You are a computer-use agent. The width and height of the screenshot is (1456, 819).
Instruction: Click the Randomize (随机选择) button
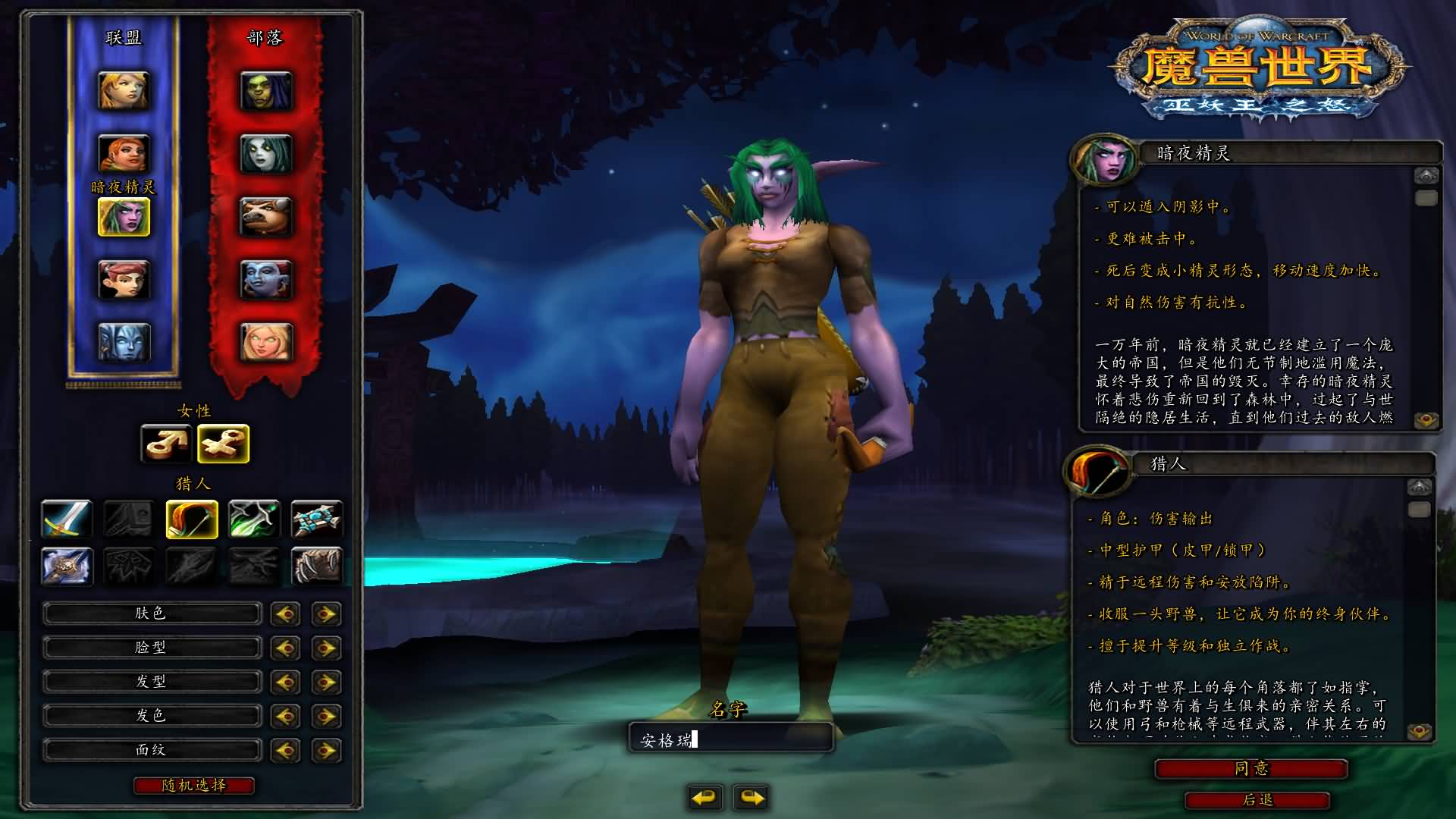194,786
